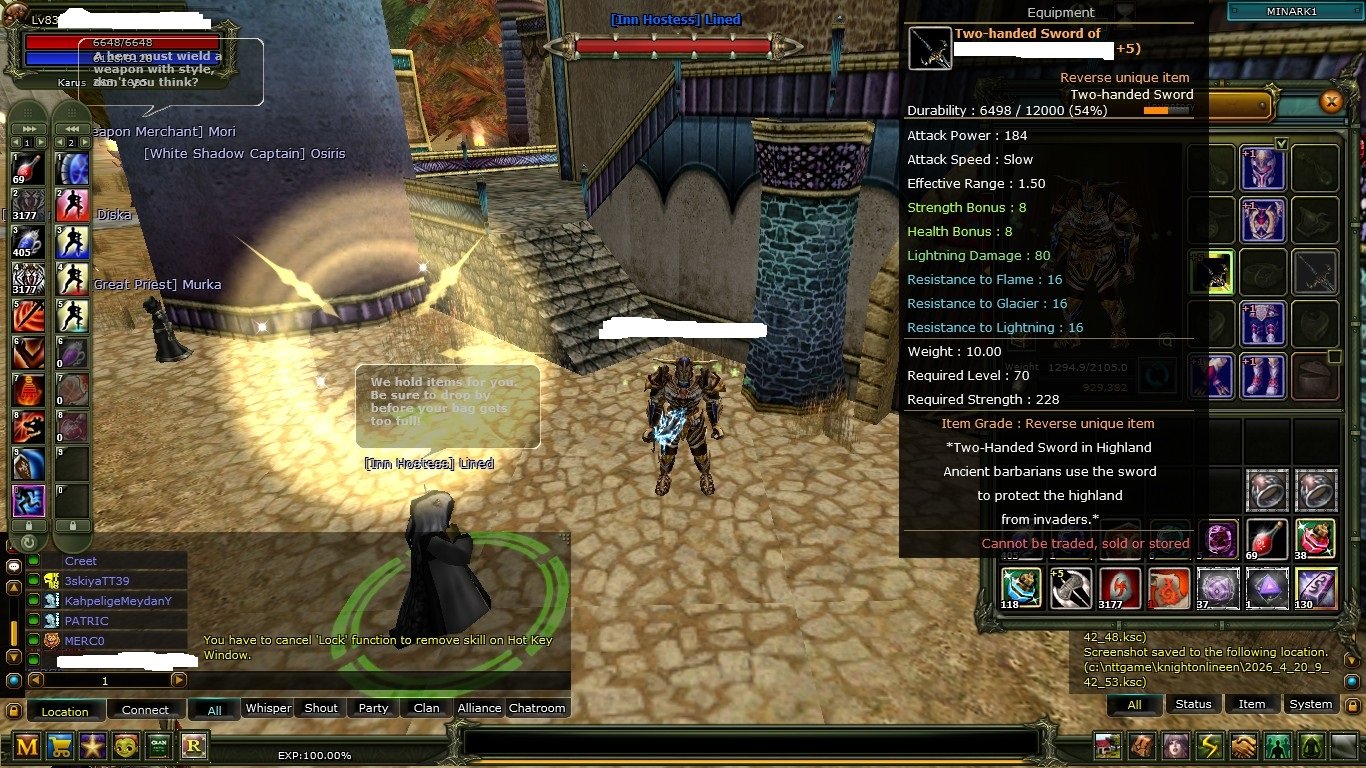The height and width of the screenshot is (768, 1366).
Task: Close the inventory window with the orange X
Action: tap(1331, 101)
